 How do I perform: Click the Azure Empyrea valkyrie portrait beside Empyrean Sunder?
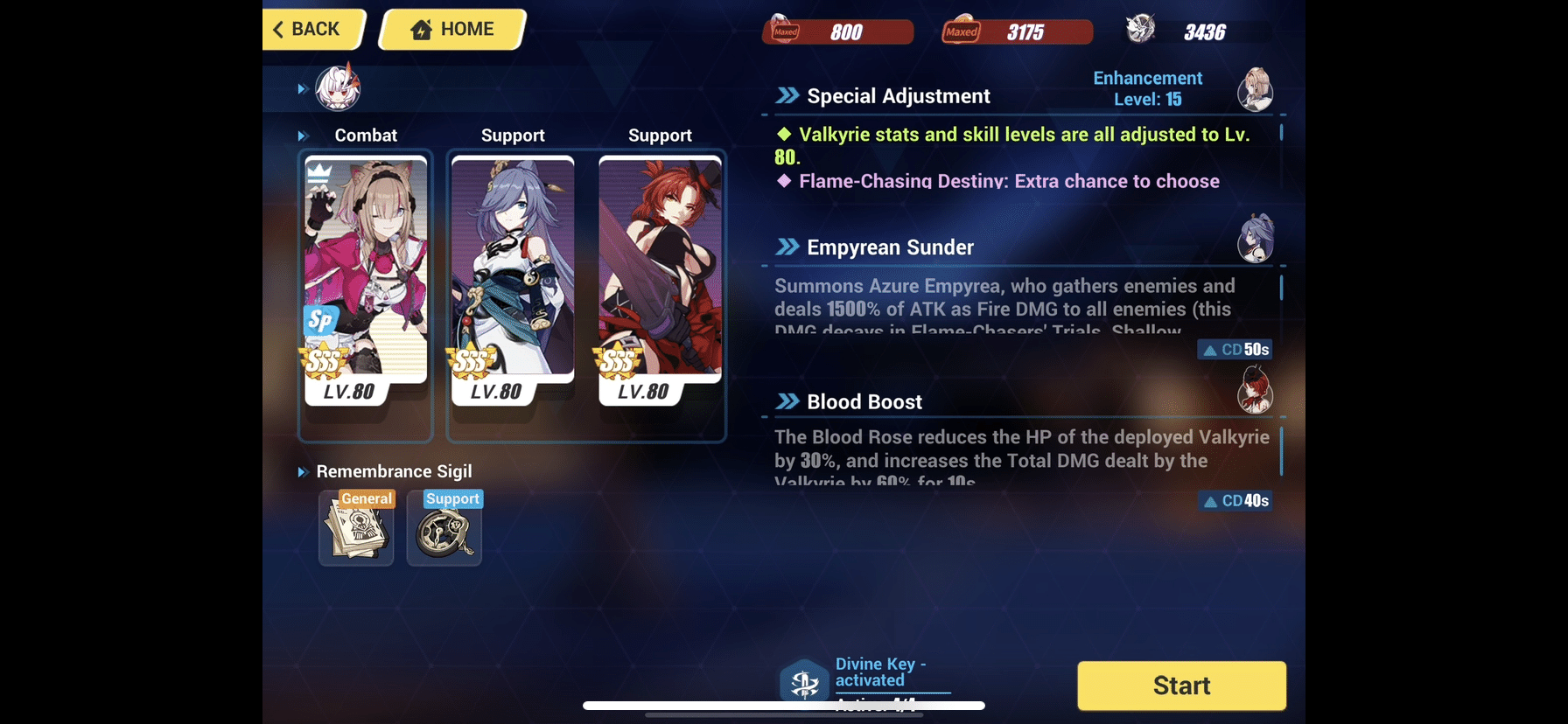point(1256,237)
